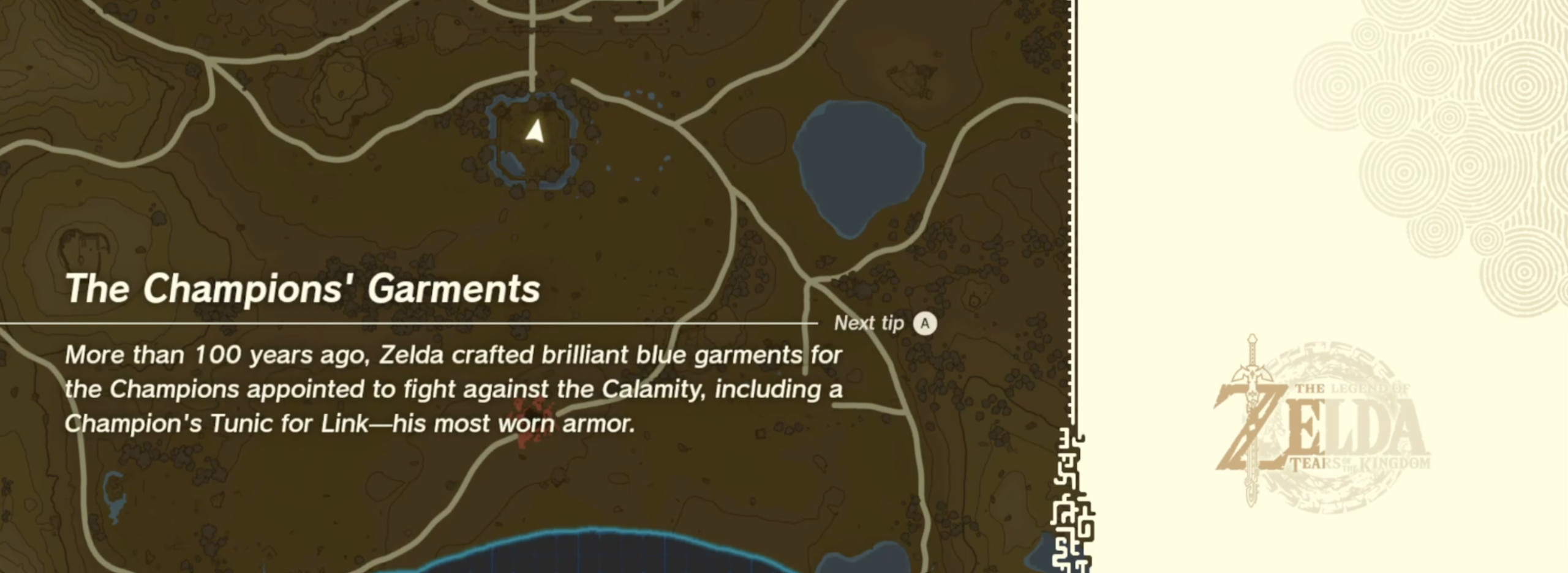
Task: Click the white A button circle icon
Action: tap(925, 324)
